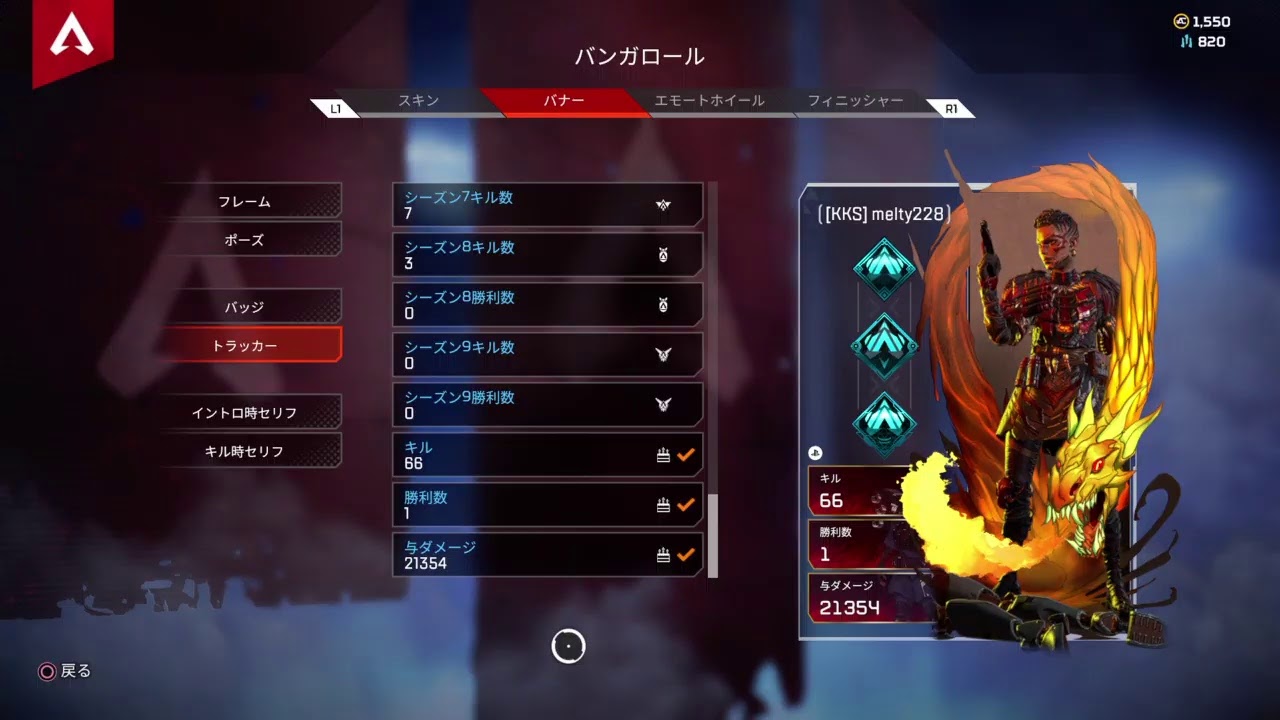Select the top ranked badge on banner preview

point(886,268)
